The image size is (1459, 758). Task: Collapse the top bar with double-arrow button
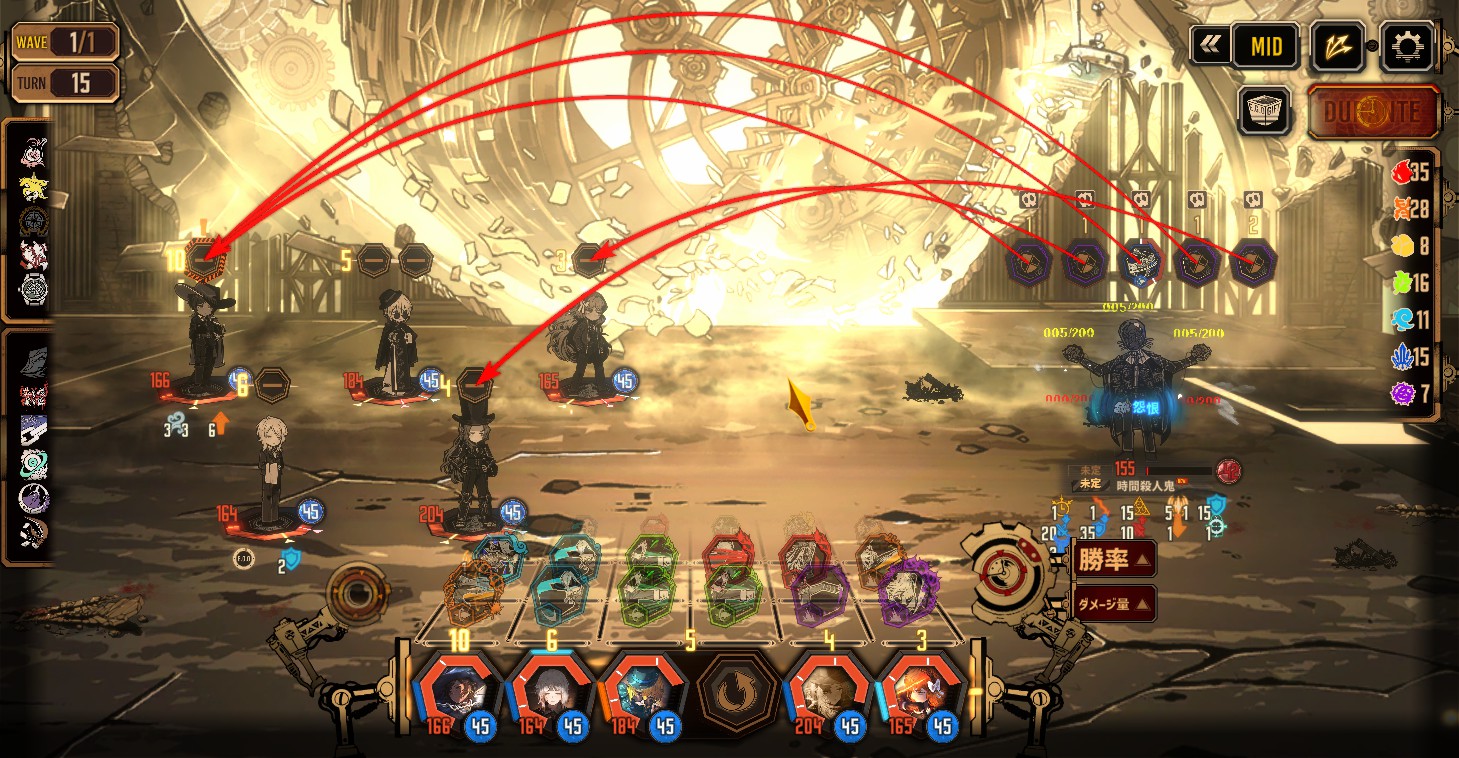click(1210, 45)
